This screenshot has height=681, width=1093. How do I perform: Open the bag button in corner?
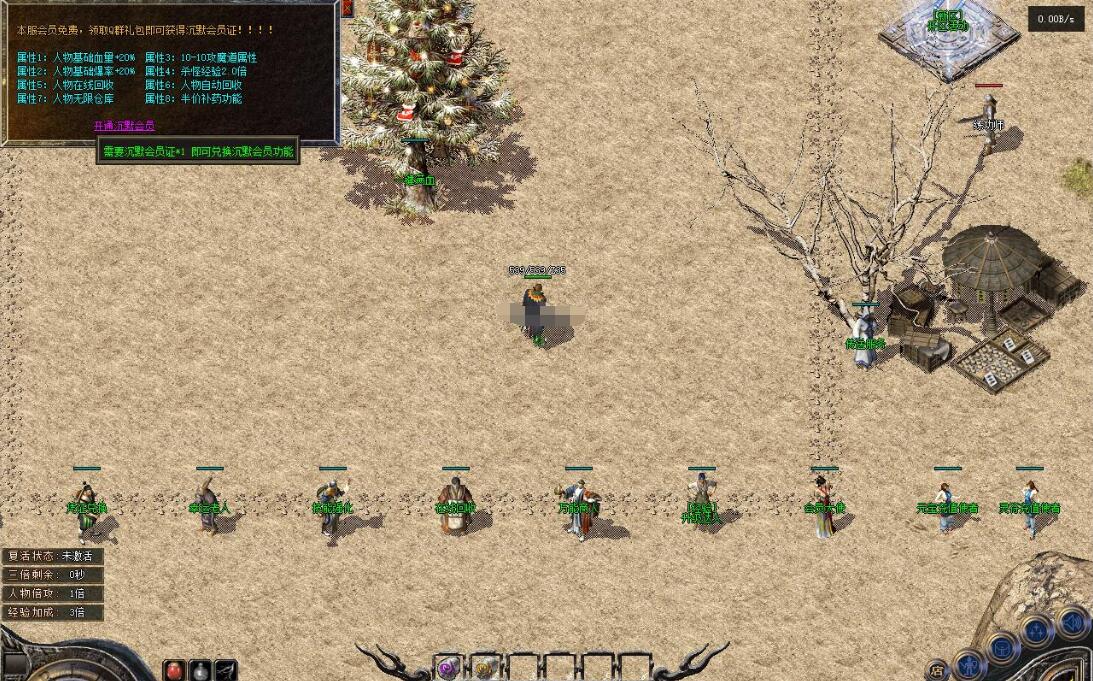tap(1003, 647)
